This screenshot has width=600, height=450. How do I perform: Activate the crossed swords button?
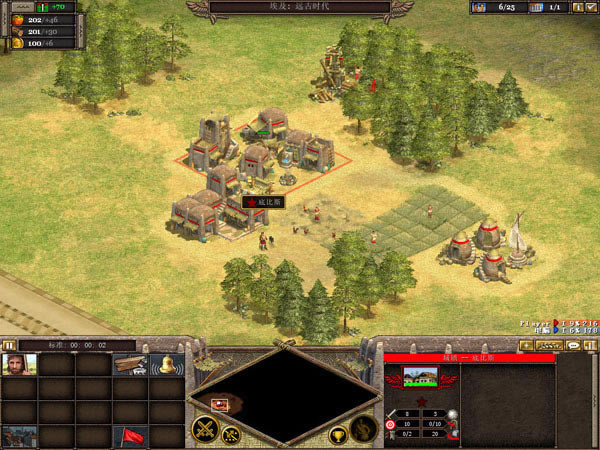(x=205, y=430)
